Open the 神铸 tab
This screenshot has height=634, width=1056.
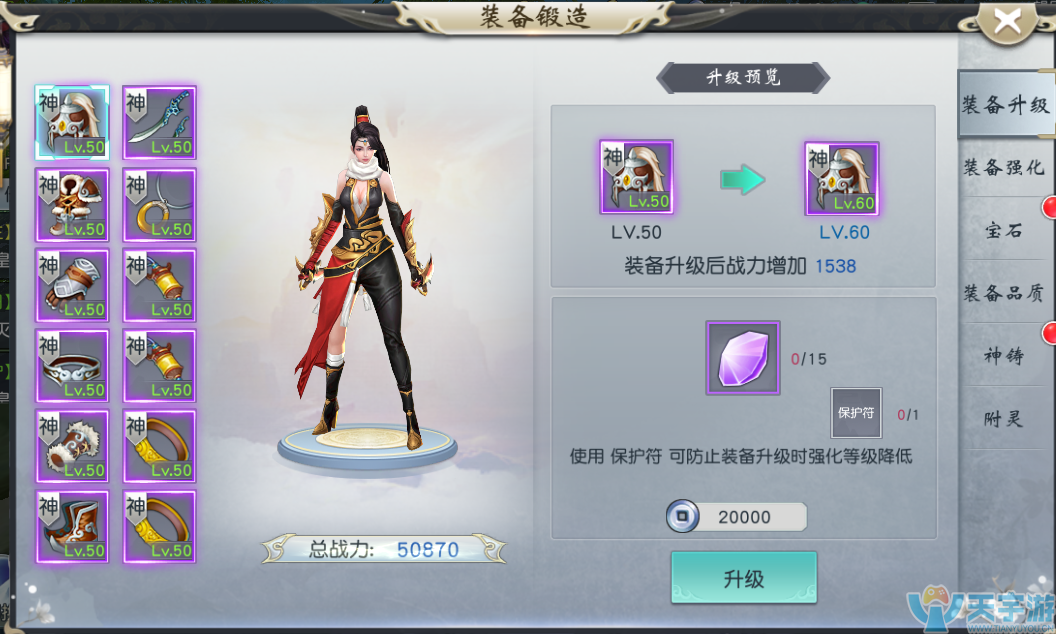click(1003, 356)
